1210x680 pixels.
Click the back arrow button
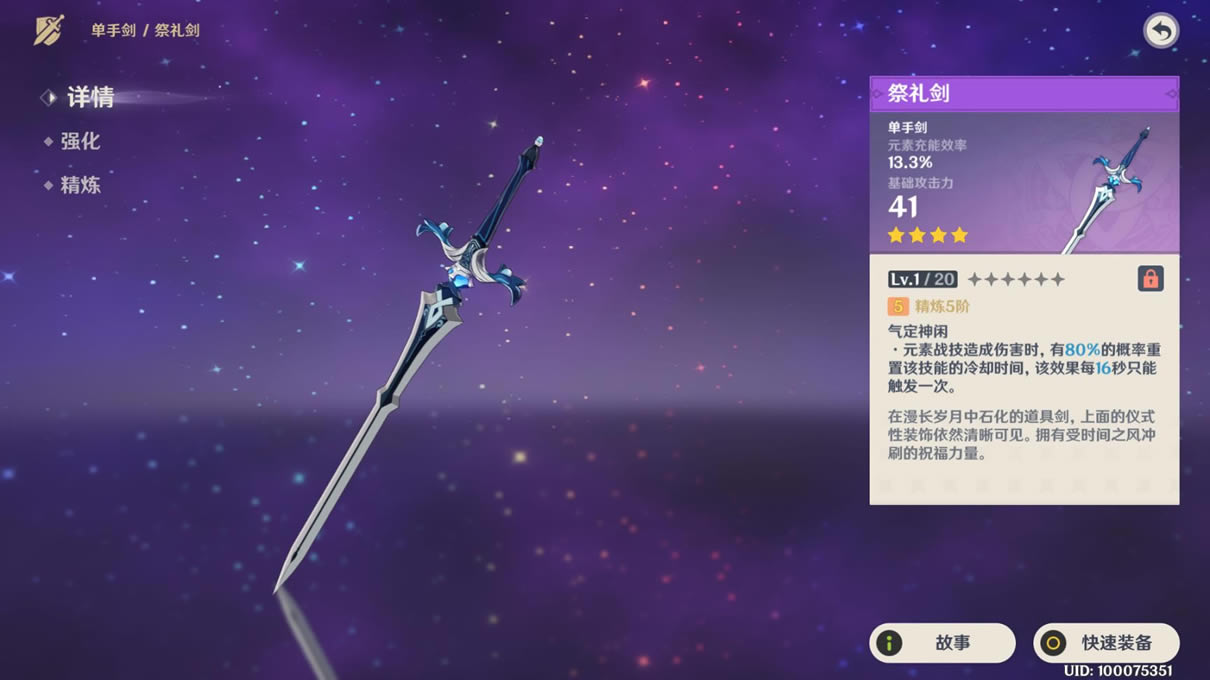coord(1160,31)
